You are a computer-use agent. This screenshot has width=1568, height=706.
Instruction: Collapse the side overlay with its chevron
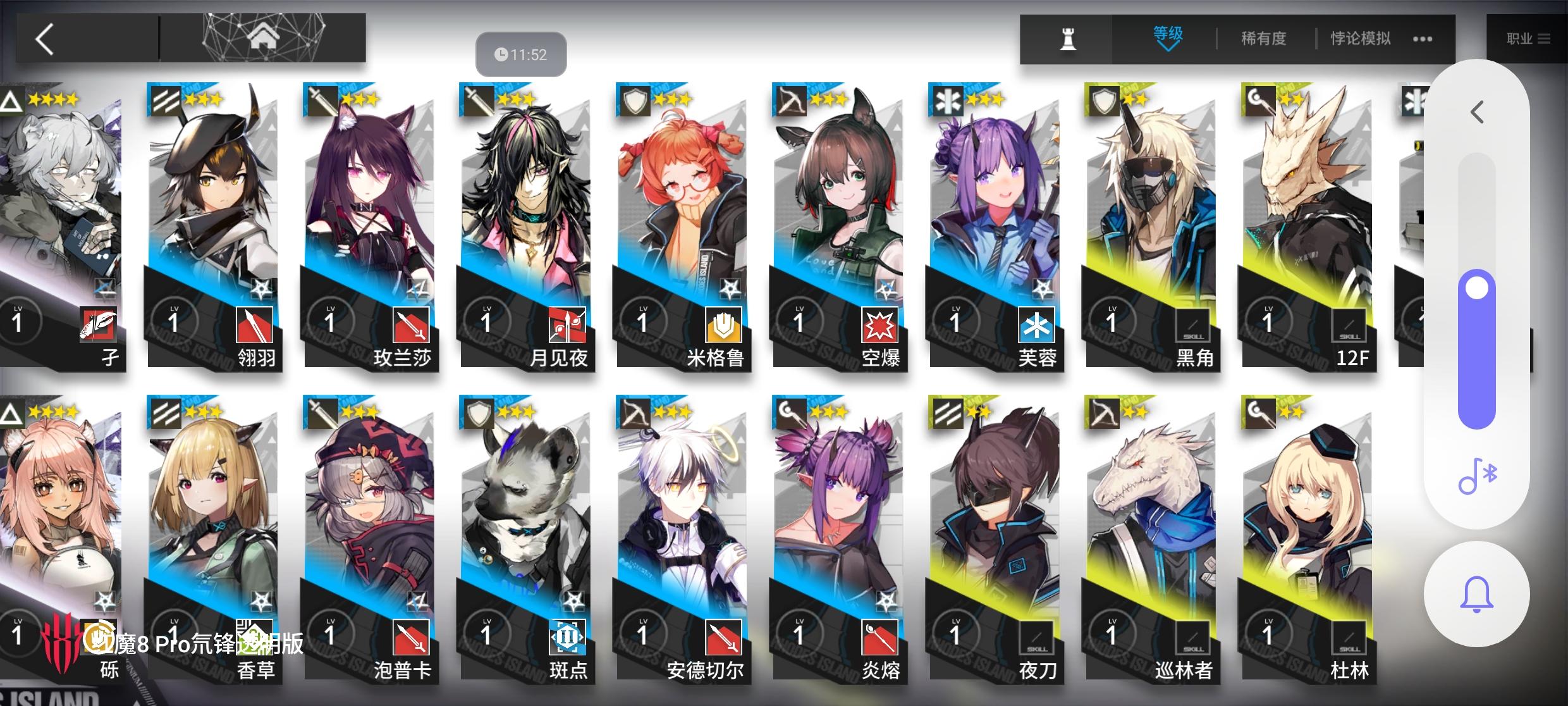pos(1476,112)
